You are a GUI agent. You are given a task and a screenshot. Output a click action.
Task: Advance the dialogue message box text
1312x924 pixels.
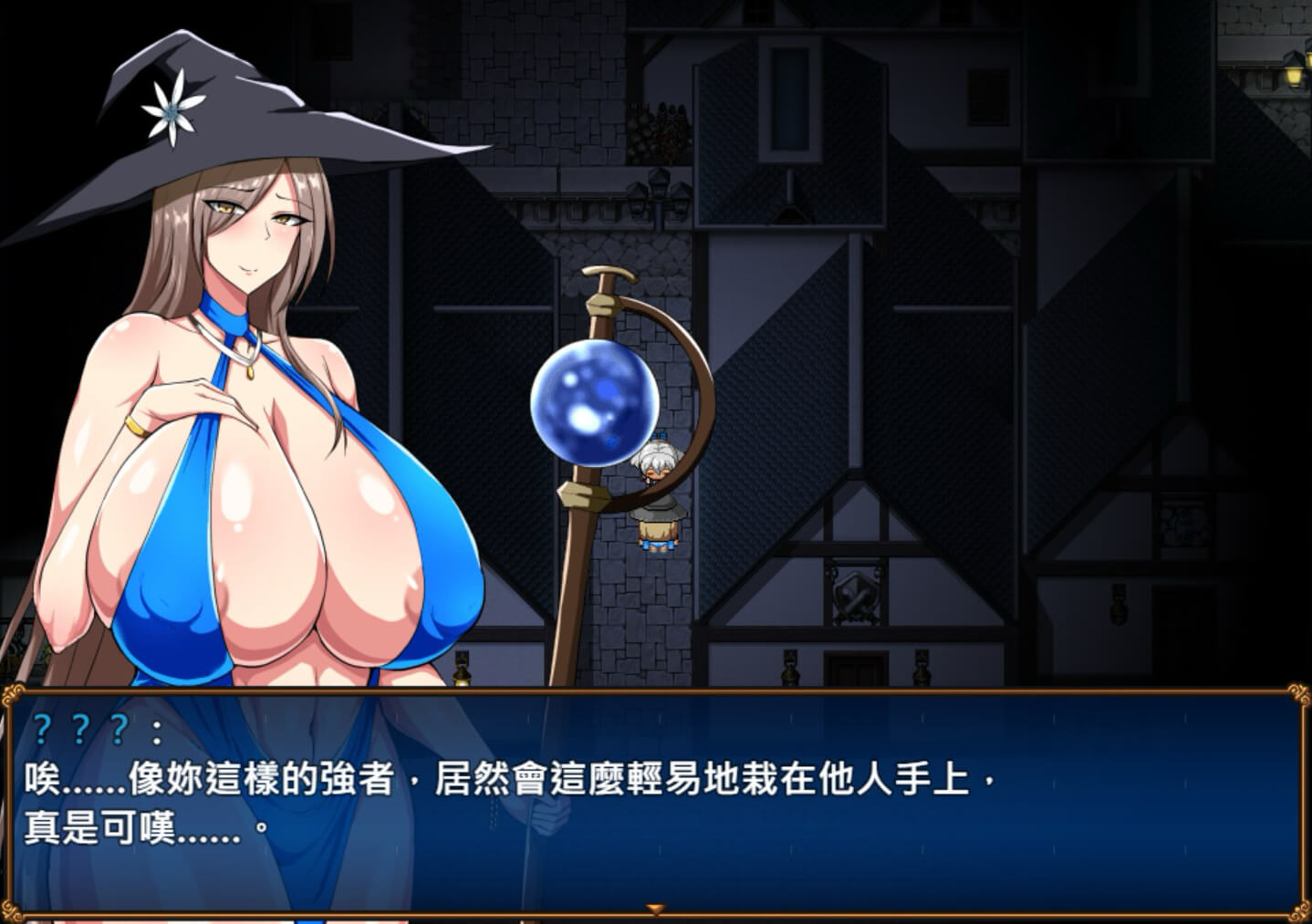655,801
